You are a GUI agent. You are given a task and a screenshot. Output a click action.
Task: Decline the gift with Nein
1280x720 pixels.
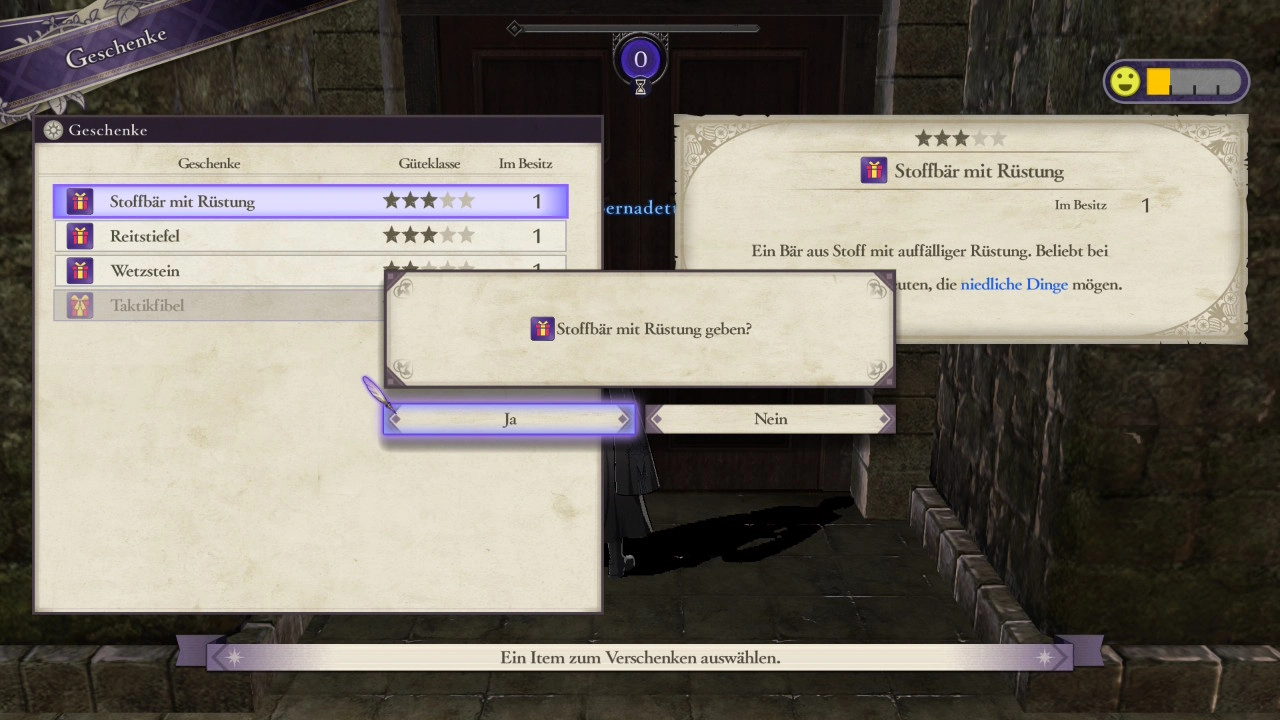(770, 419)
